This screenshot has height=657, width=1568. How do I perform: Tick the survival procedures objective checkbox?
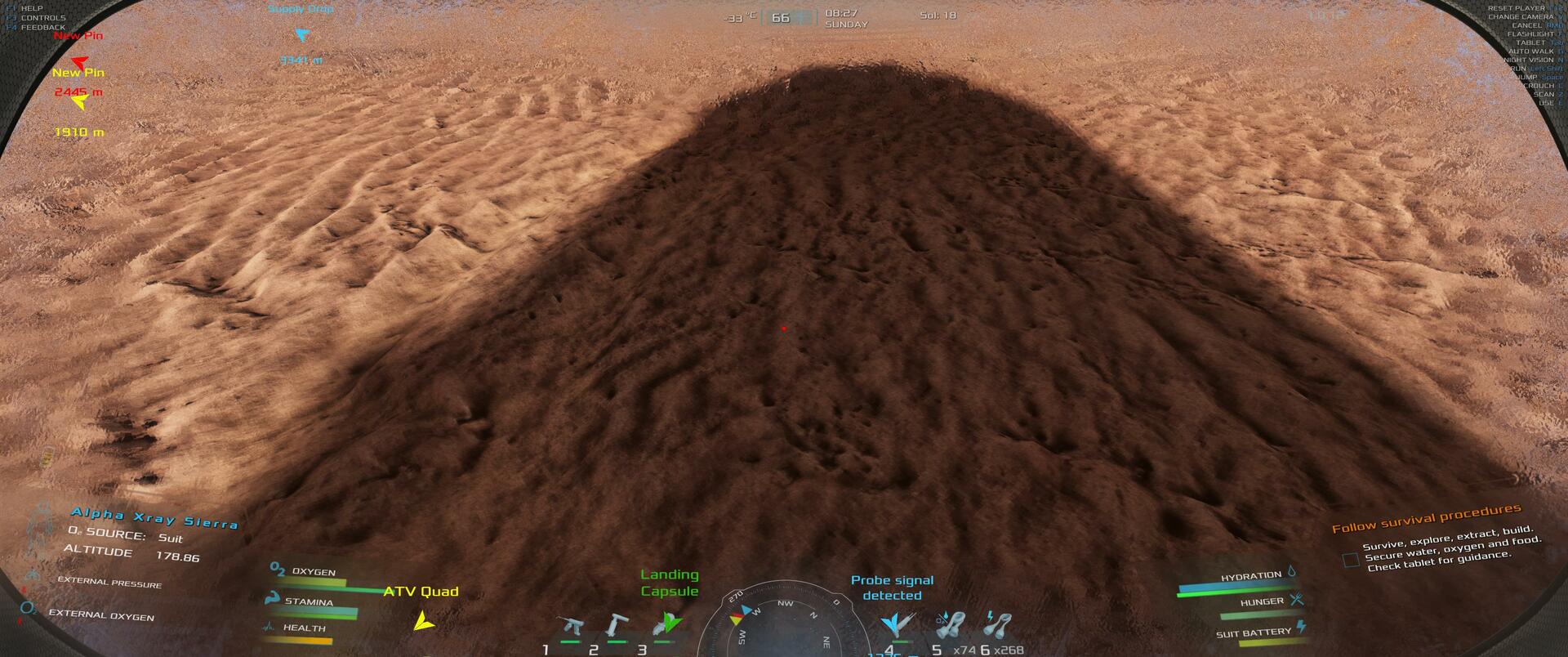[1351, 561]
